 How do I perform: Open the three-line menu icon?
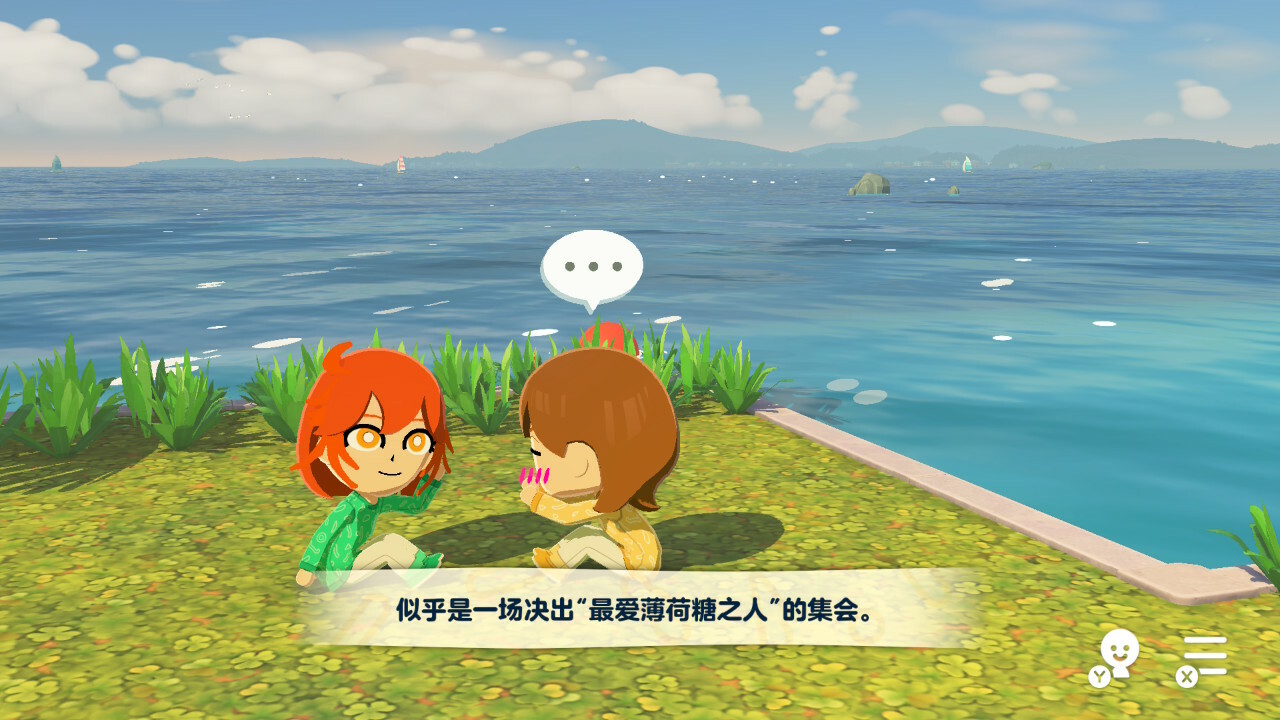(1205, 656)
